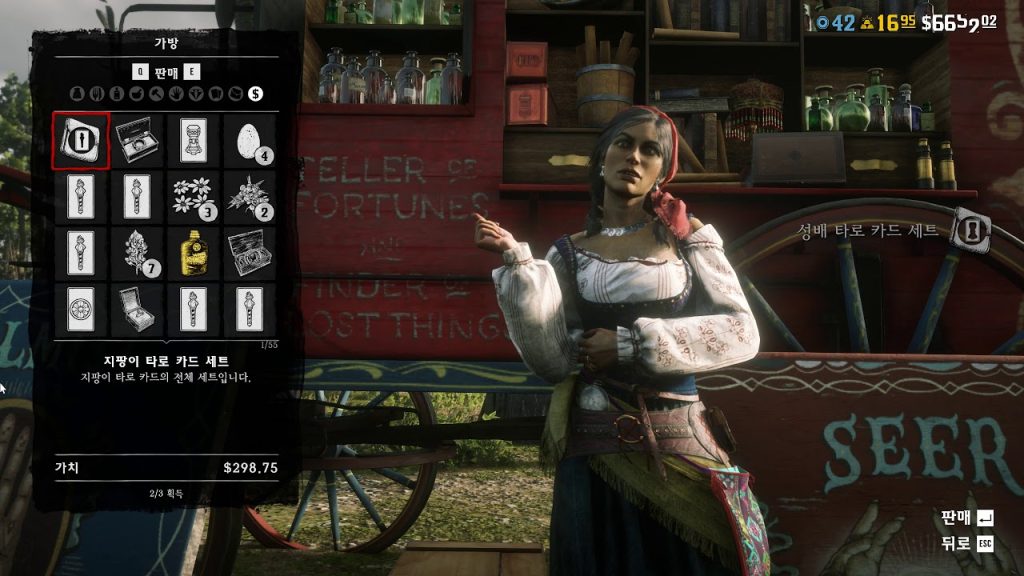Viewport: 1024px width, 576px height.
Task: Choose the white flowers stack of 3
Action: [x=193, y=196]
